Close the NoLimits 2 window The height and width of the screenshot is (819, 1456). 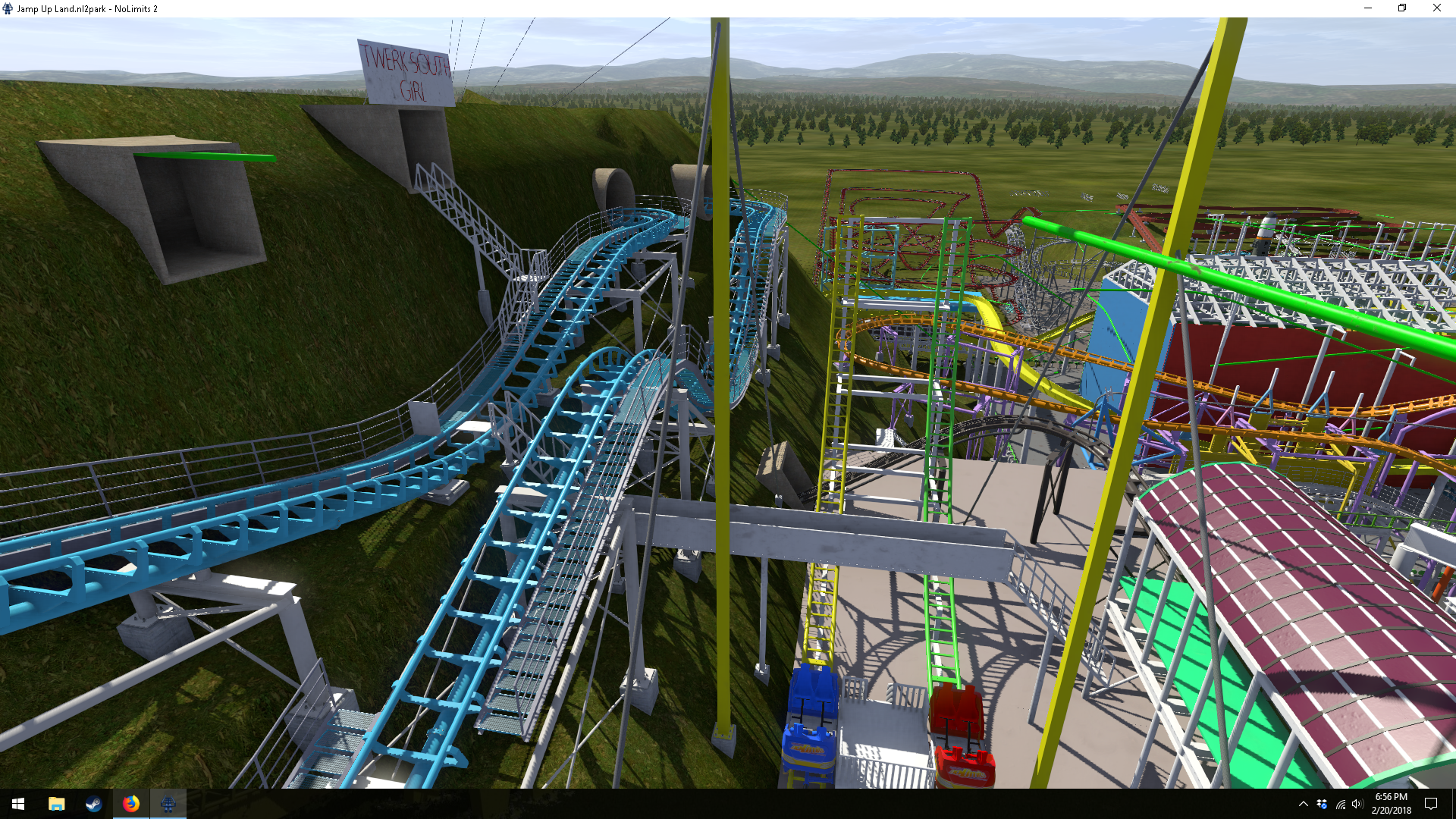pos(1436,8)
